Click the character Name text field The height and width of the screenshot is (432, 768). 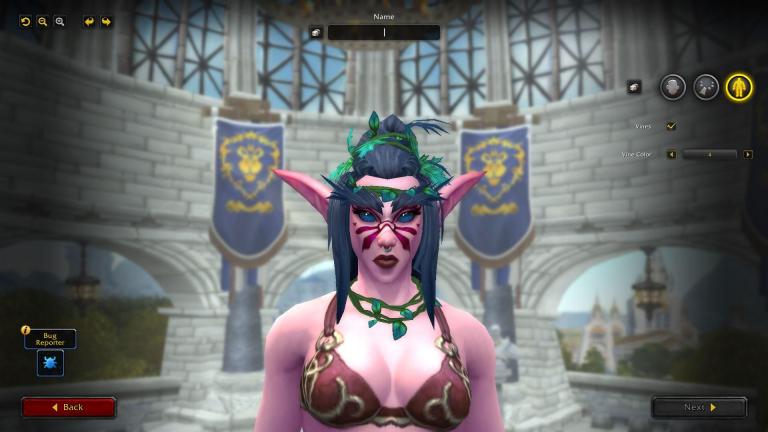click(x=384, y=32)
